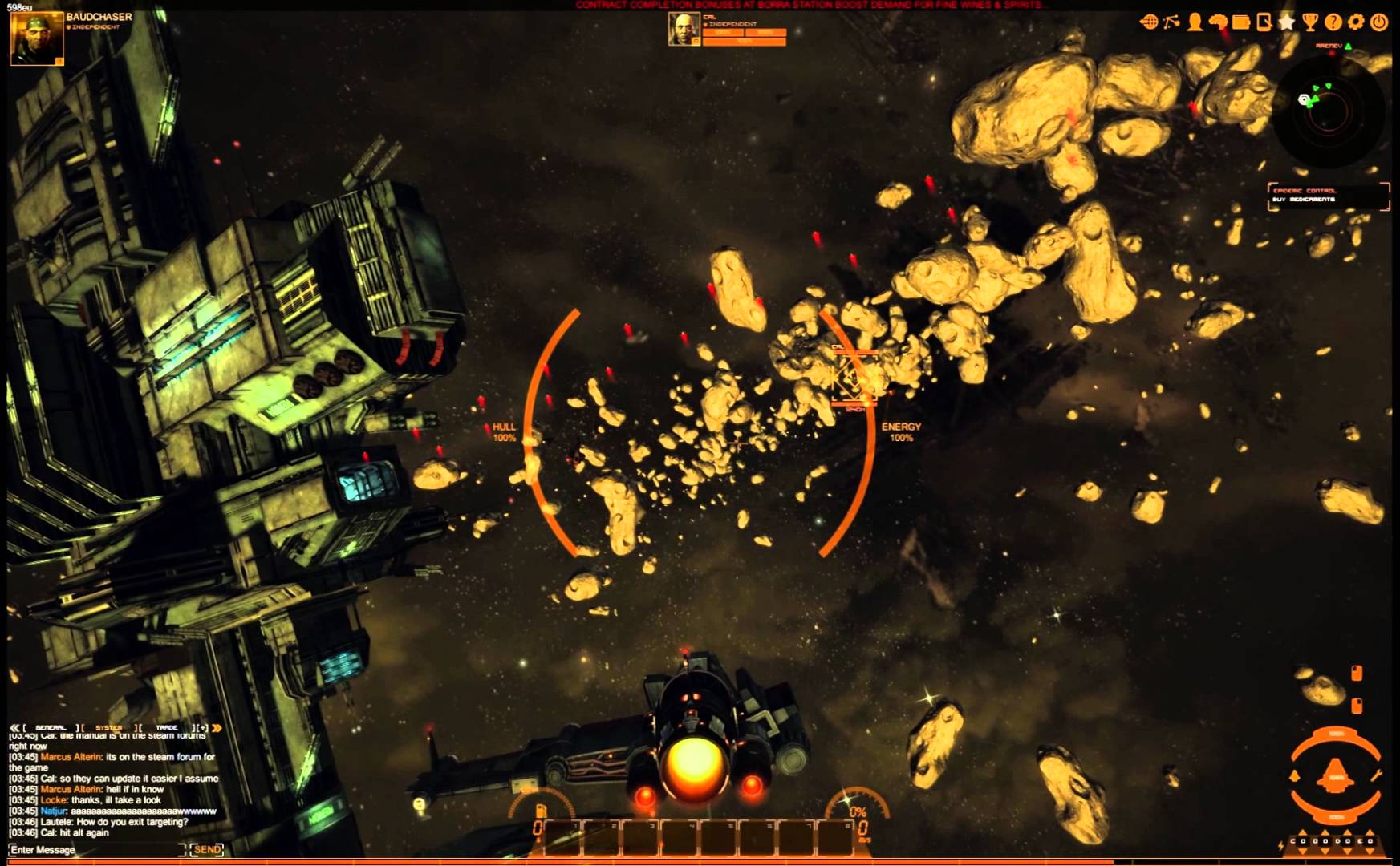
Task: Click the circular radar minimap
Action: tap(1328, 110)
